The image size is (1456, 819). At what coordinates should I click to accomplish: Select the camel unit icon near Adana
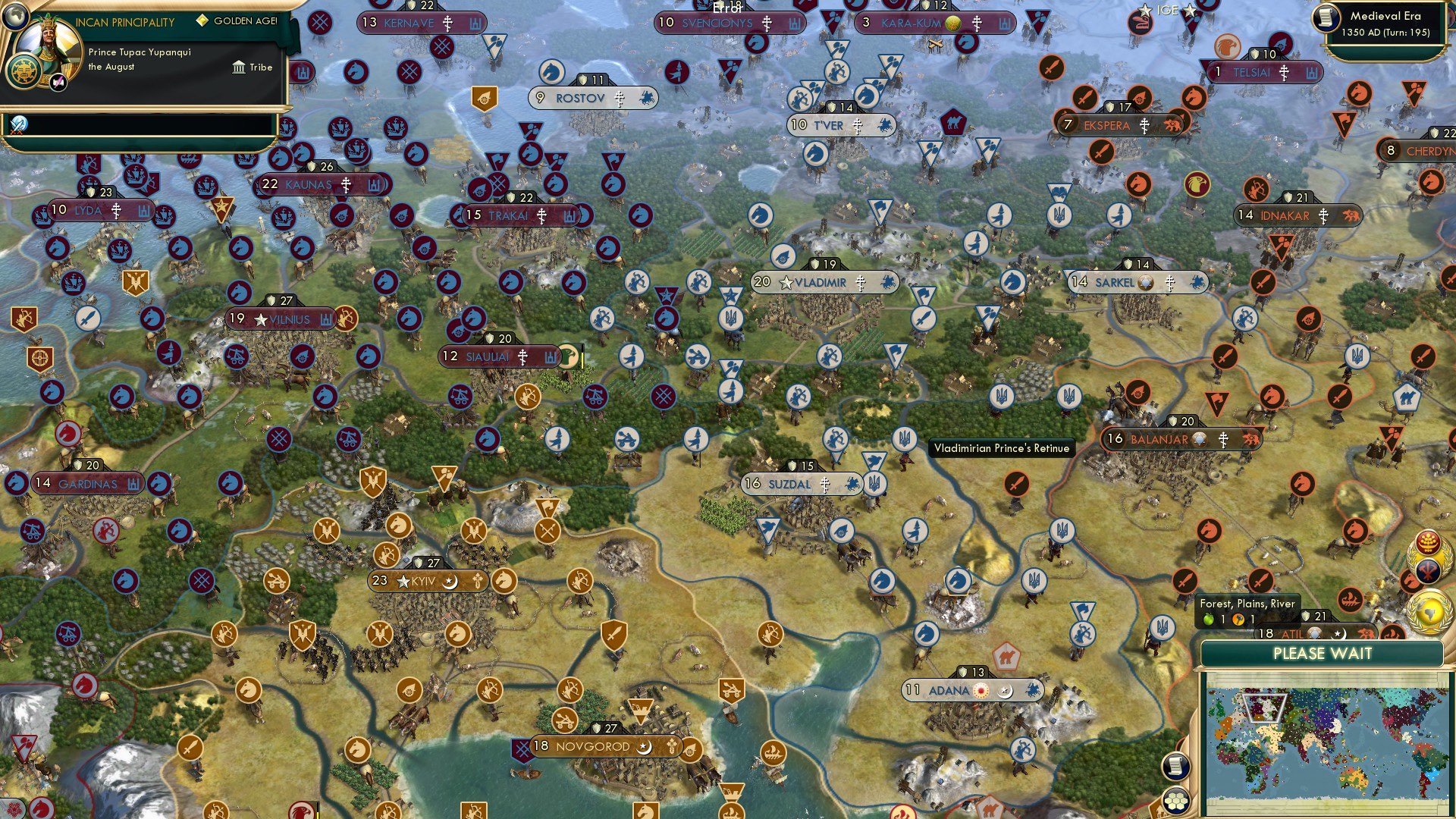pyautogui.click(x=1007, y=657)
